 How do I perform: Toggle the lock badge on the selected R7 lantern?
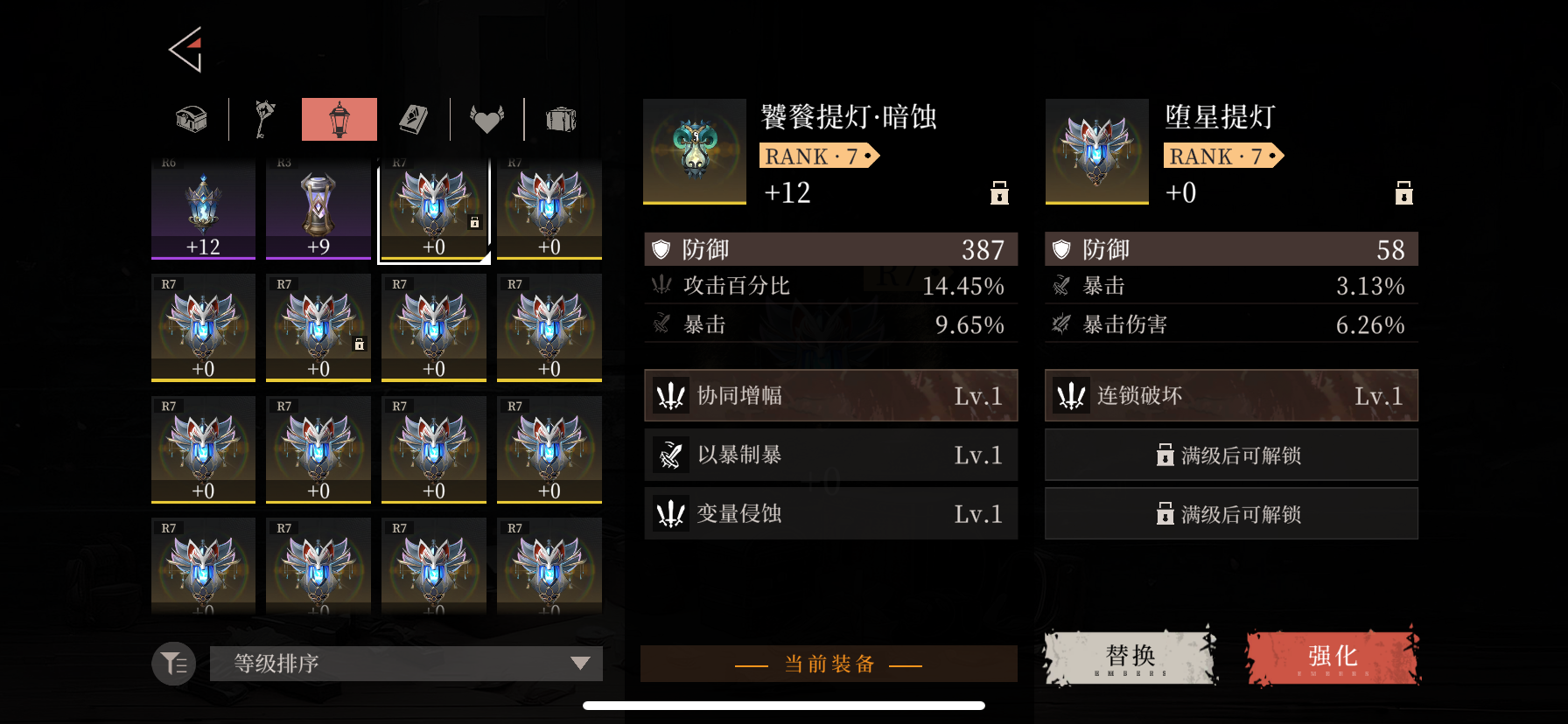475,223
